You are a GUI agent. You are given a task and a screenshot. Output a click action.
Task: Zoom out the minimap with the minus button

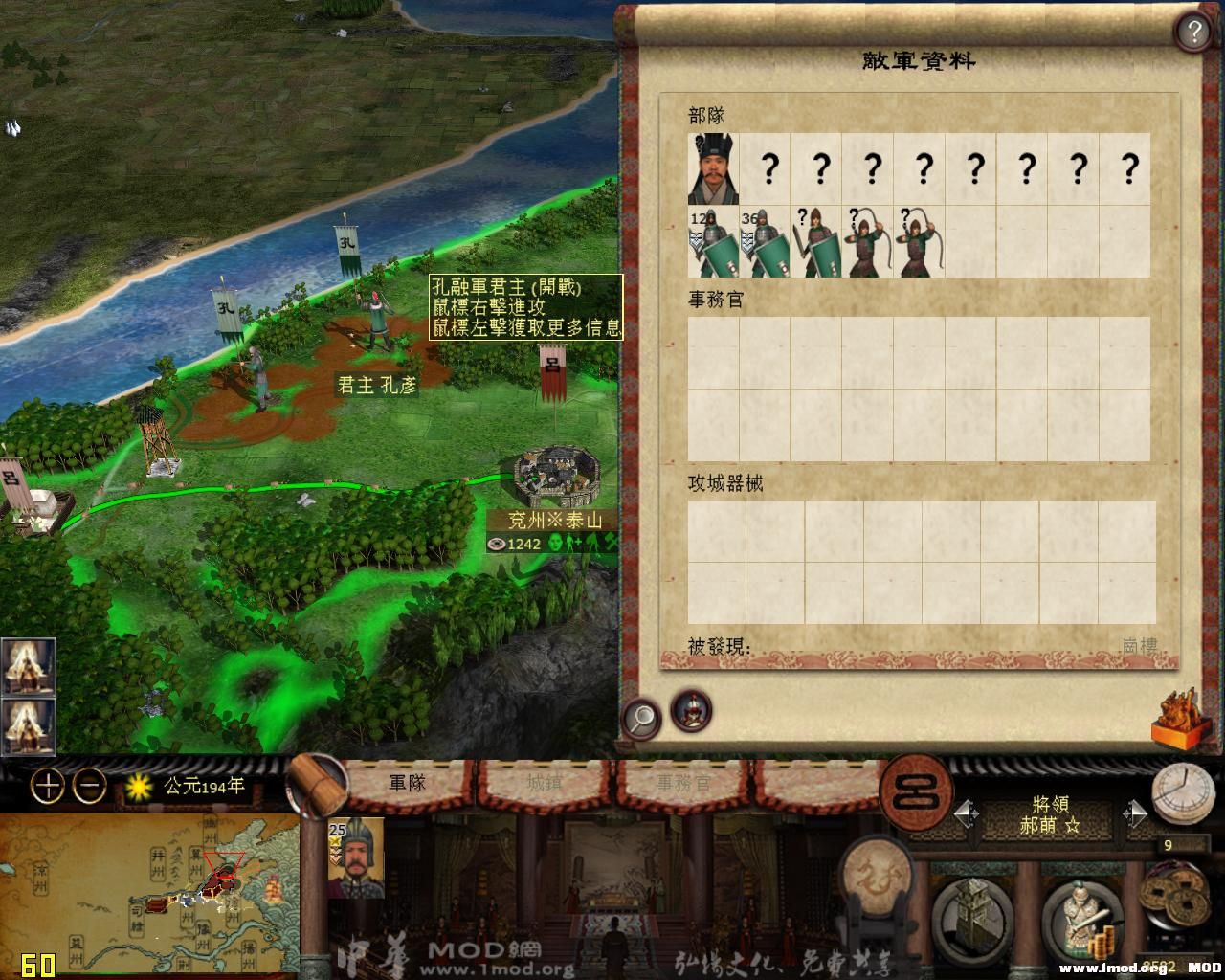click(x=90, y=787)
